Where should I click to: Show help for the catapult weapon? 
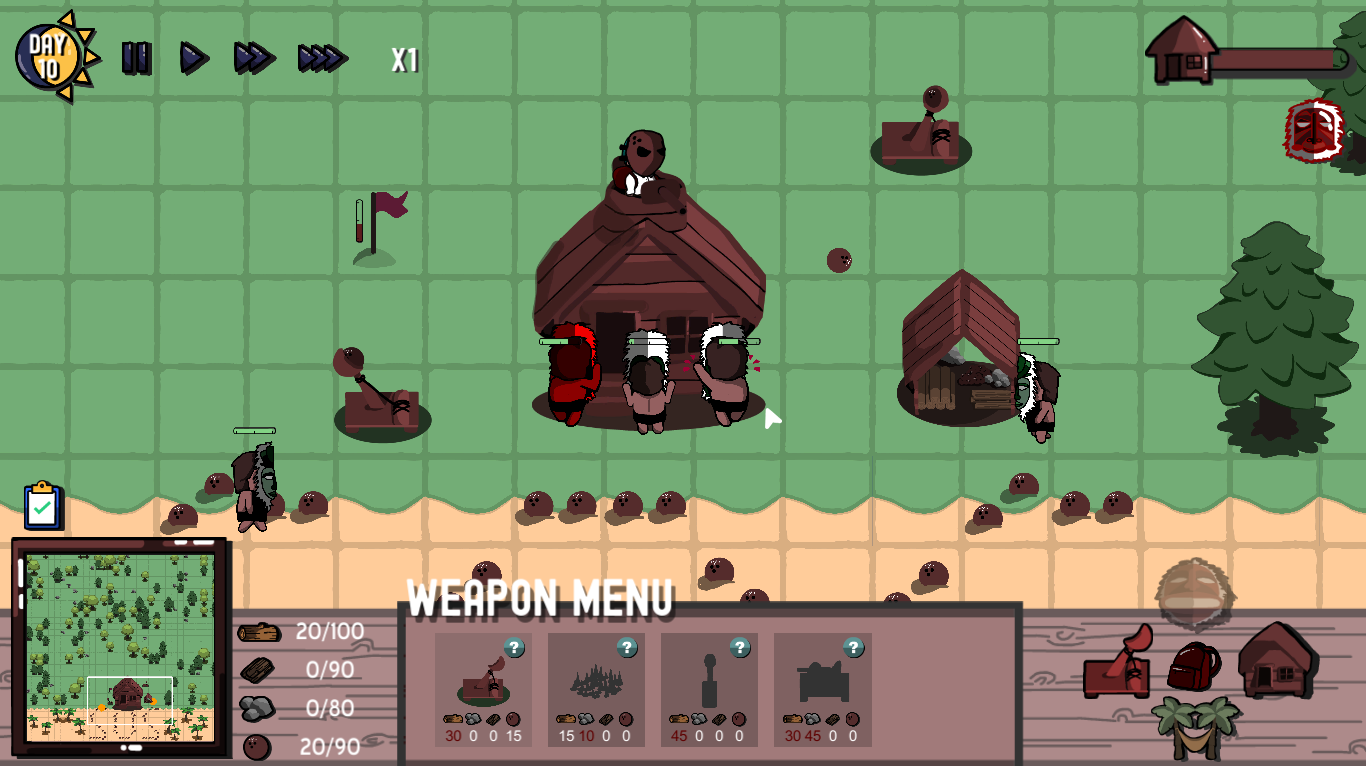coord(514,647)
